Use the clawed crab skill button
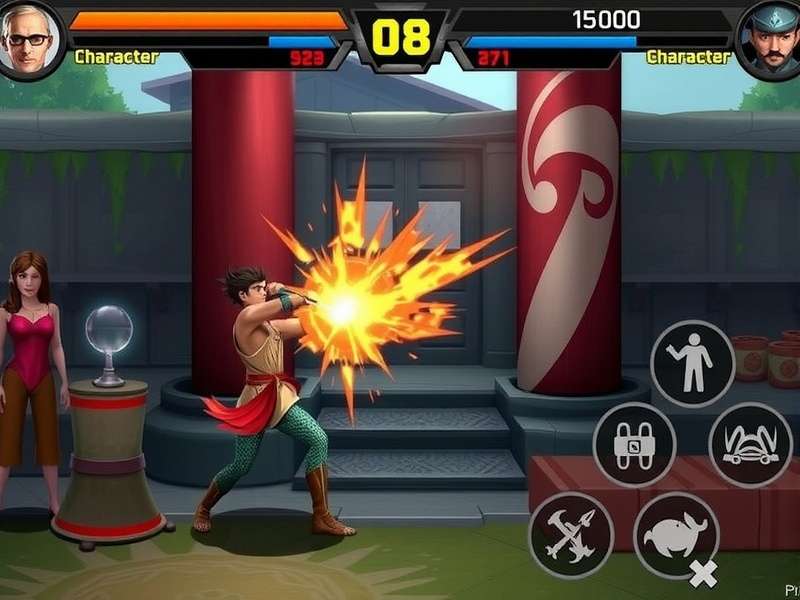800x600 pixels. (750, 445)
